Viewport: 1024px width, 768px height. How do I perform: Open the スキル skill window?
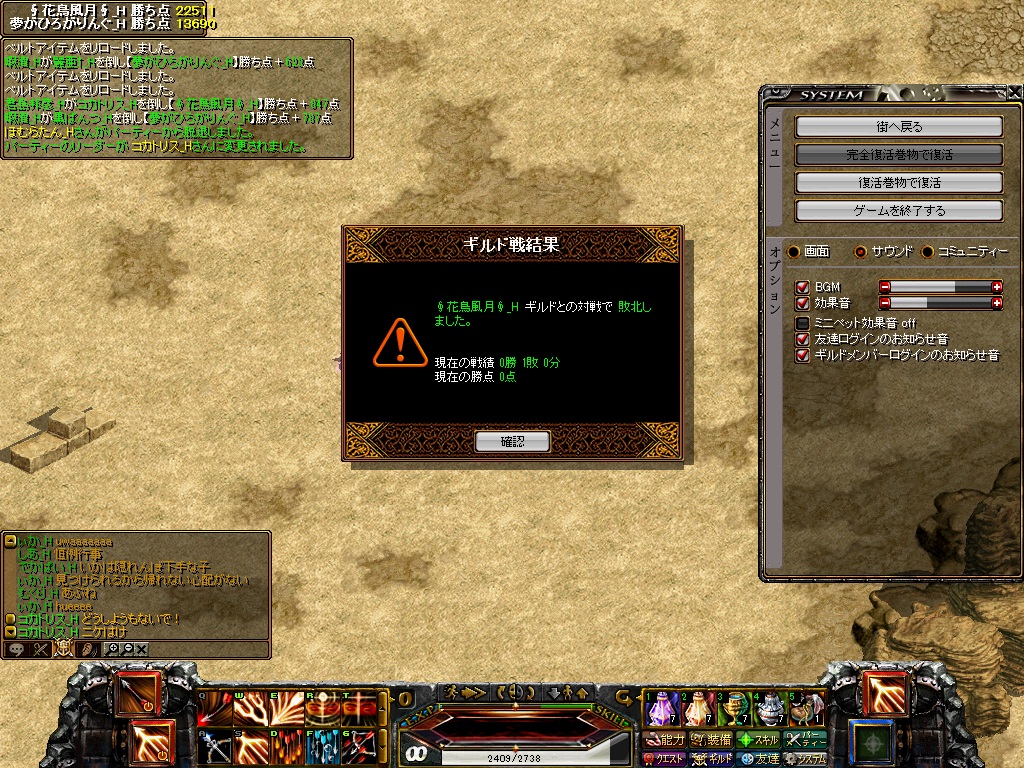(x=758, y=740)
